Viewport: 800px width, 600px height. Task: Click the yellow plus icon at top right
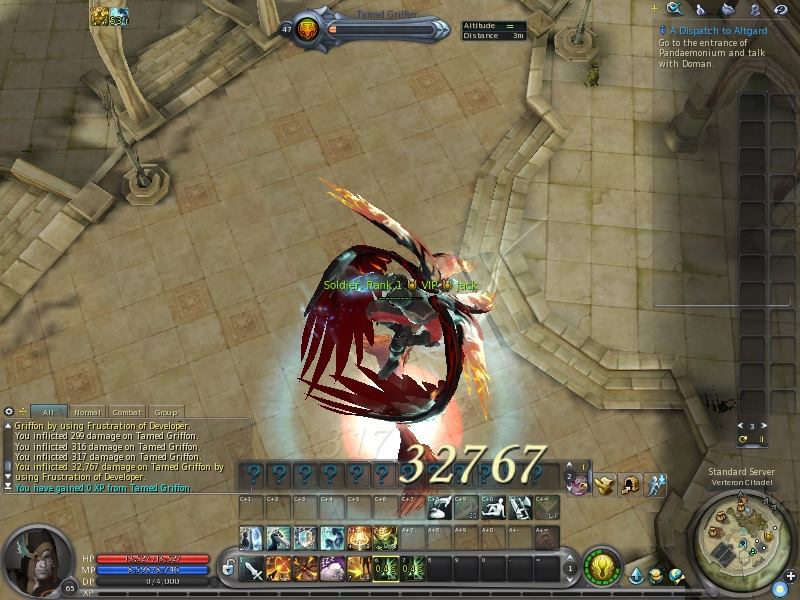coord(654,9)
